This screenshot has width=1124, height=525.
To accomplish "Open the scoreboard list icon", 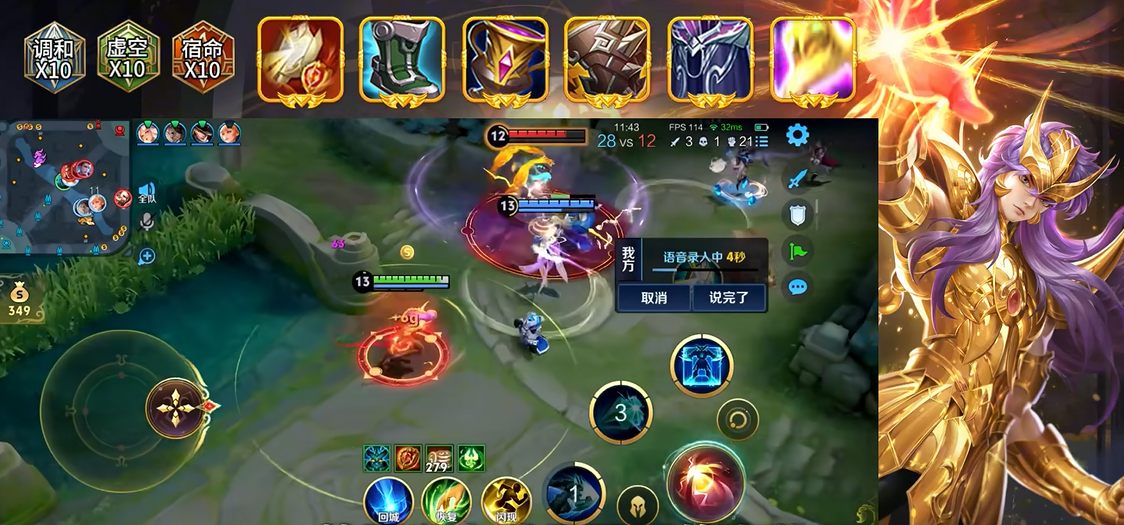I will tap(762, 142).
